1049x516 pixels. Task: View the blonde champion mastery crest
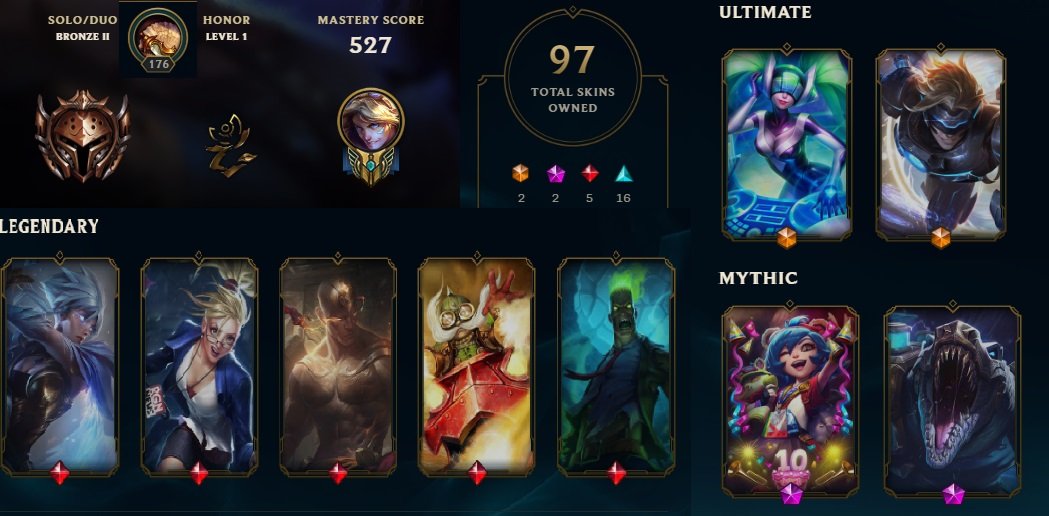click(x=370, y=134)
